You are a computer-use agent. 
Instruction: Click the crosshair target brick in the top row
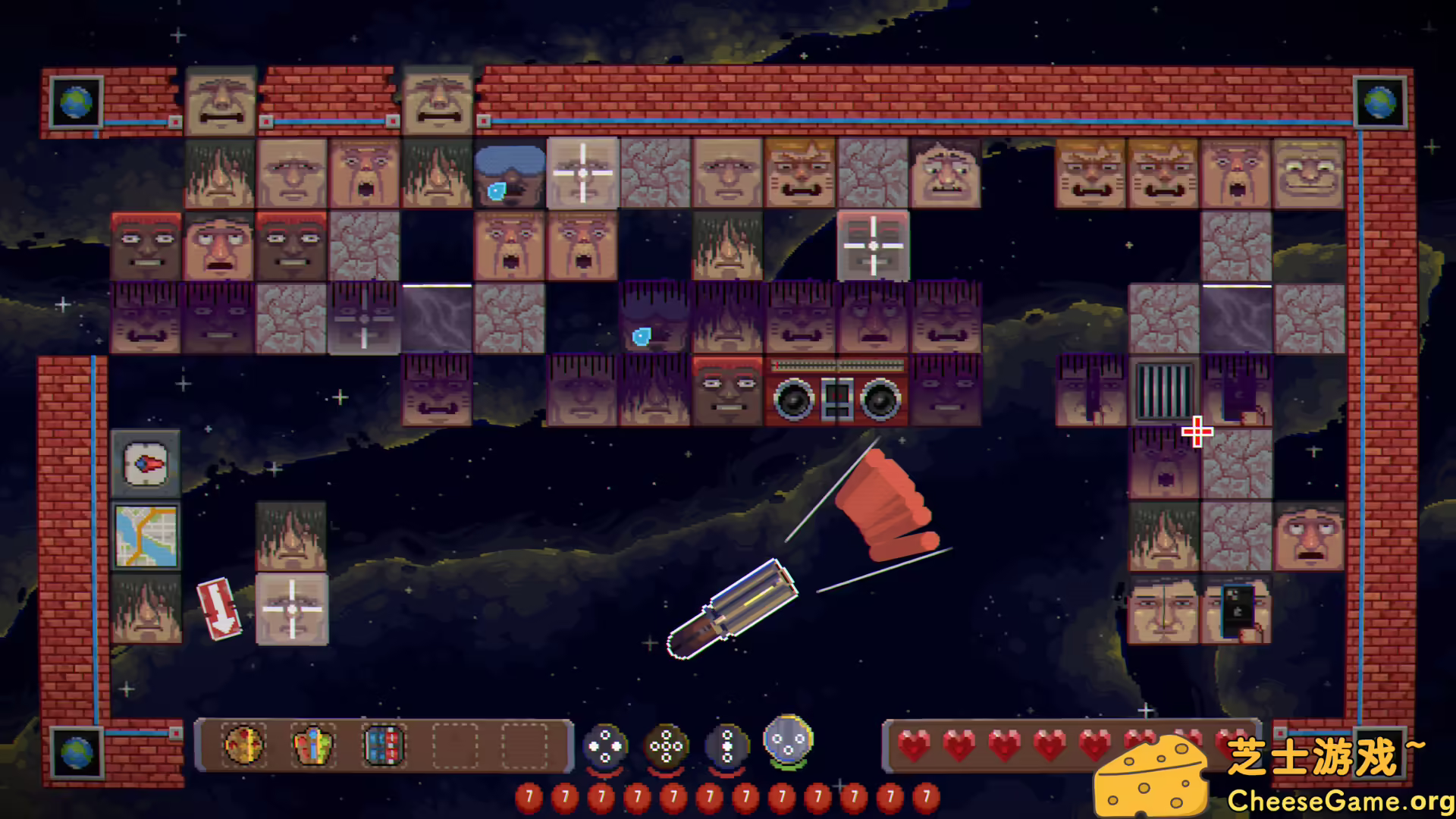(x=582, y=173)
